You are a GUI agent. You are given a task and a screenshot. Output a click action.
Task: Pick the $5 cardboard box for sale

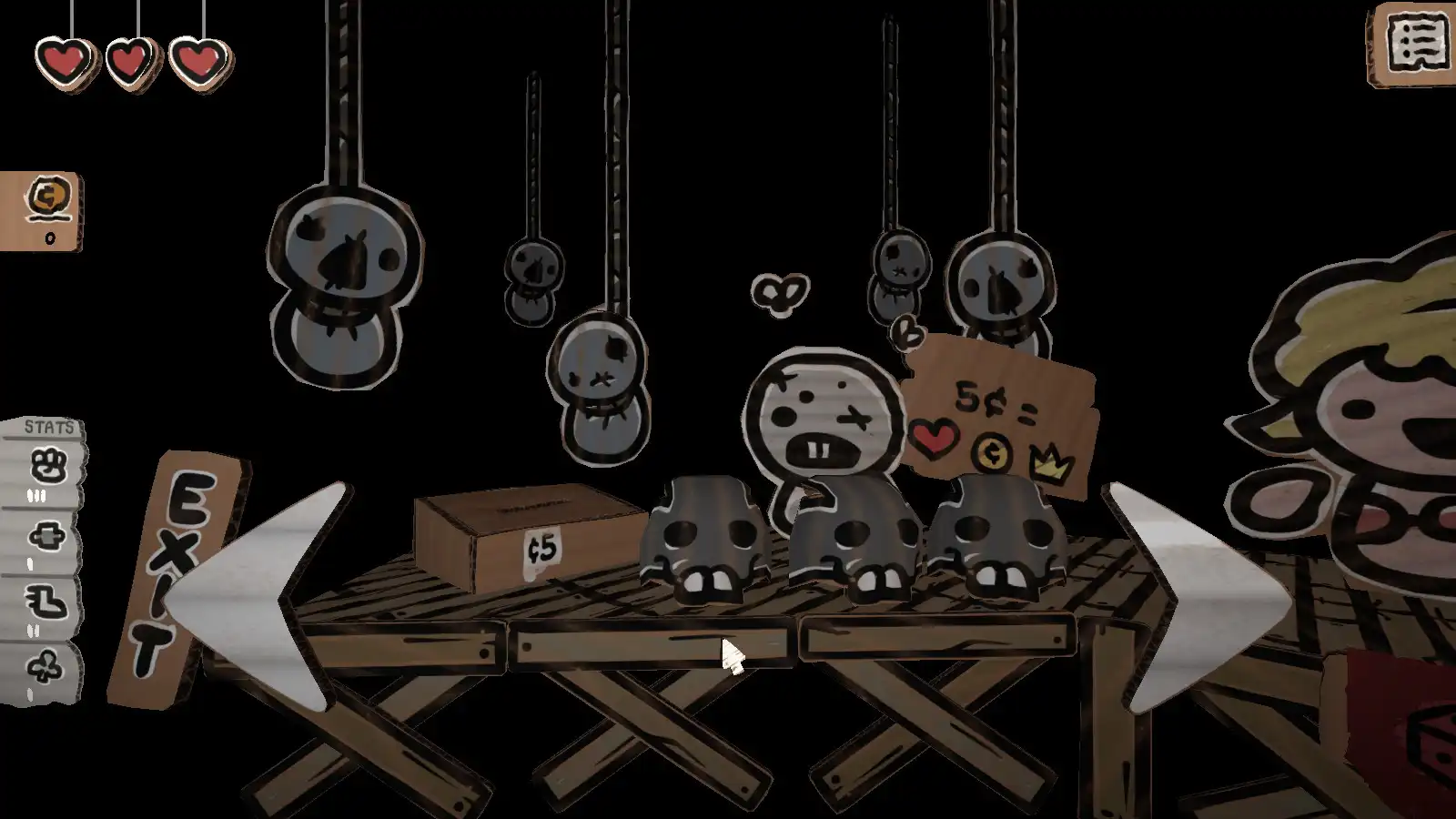(523, 537)
